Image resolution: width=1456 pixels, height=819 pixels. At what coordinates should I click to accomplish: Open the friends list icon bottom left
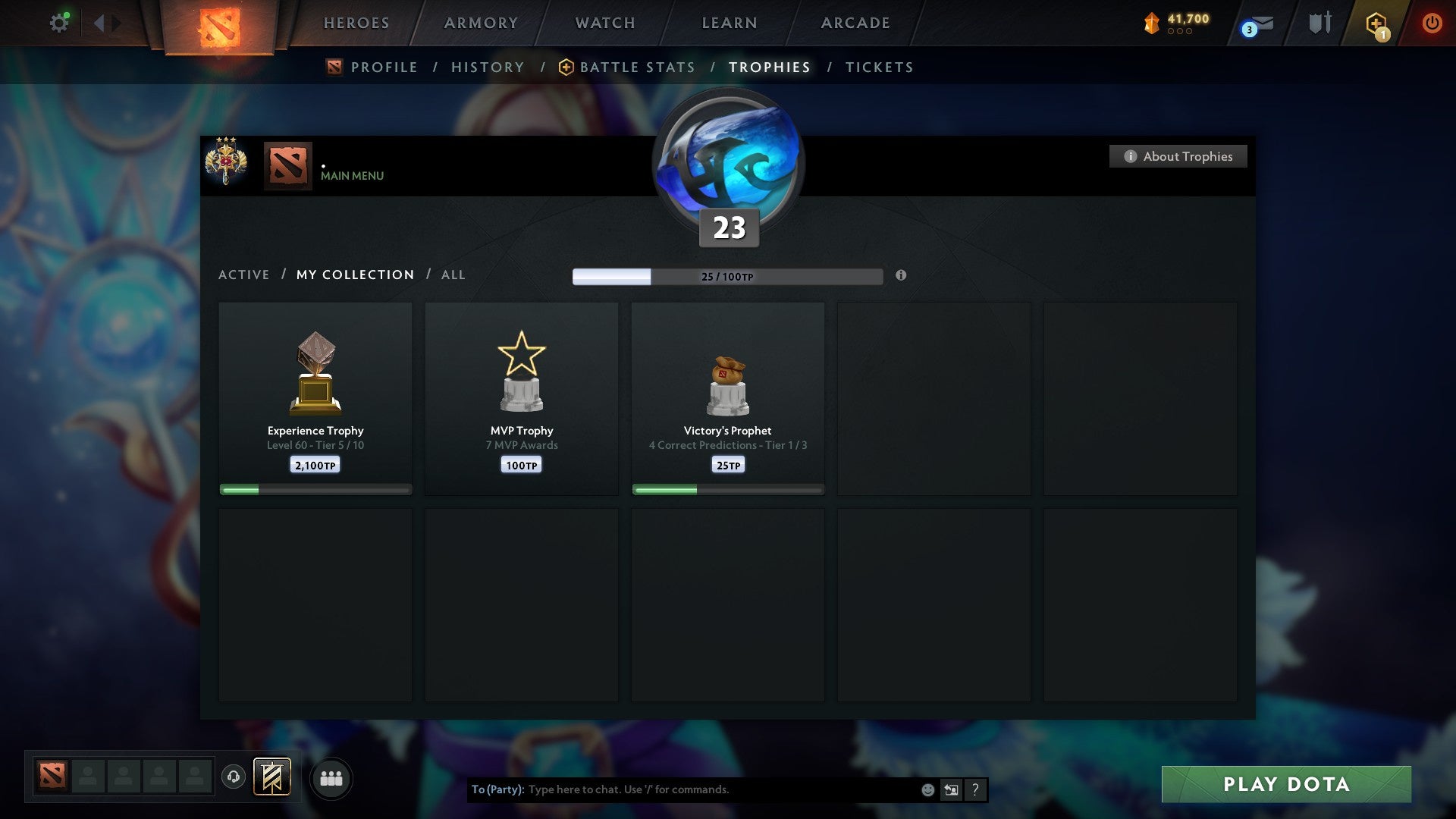click(x=331, y=778)
